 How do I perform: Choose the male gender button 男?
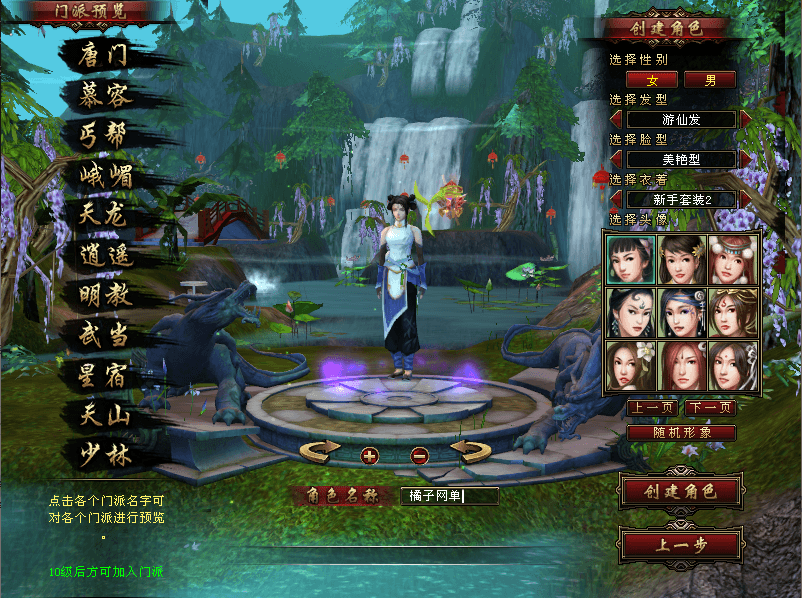710,80
